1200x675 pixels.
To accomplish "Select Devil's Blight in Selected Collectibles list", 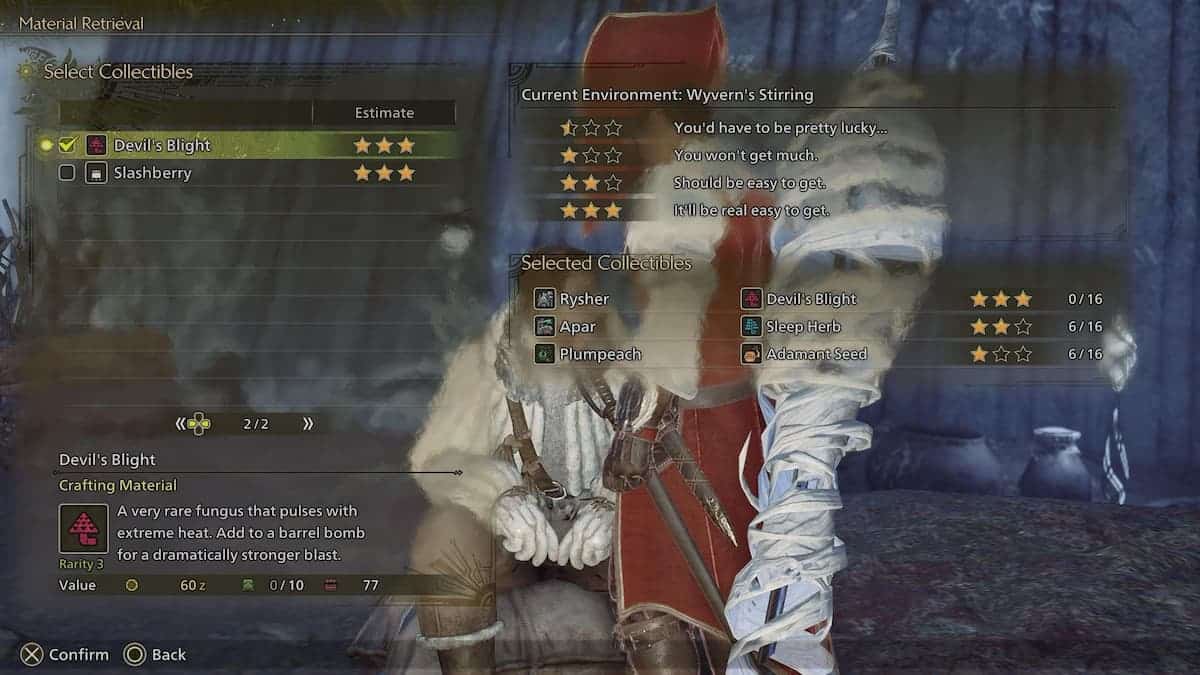I will click(811, 299).
